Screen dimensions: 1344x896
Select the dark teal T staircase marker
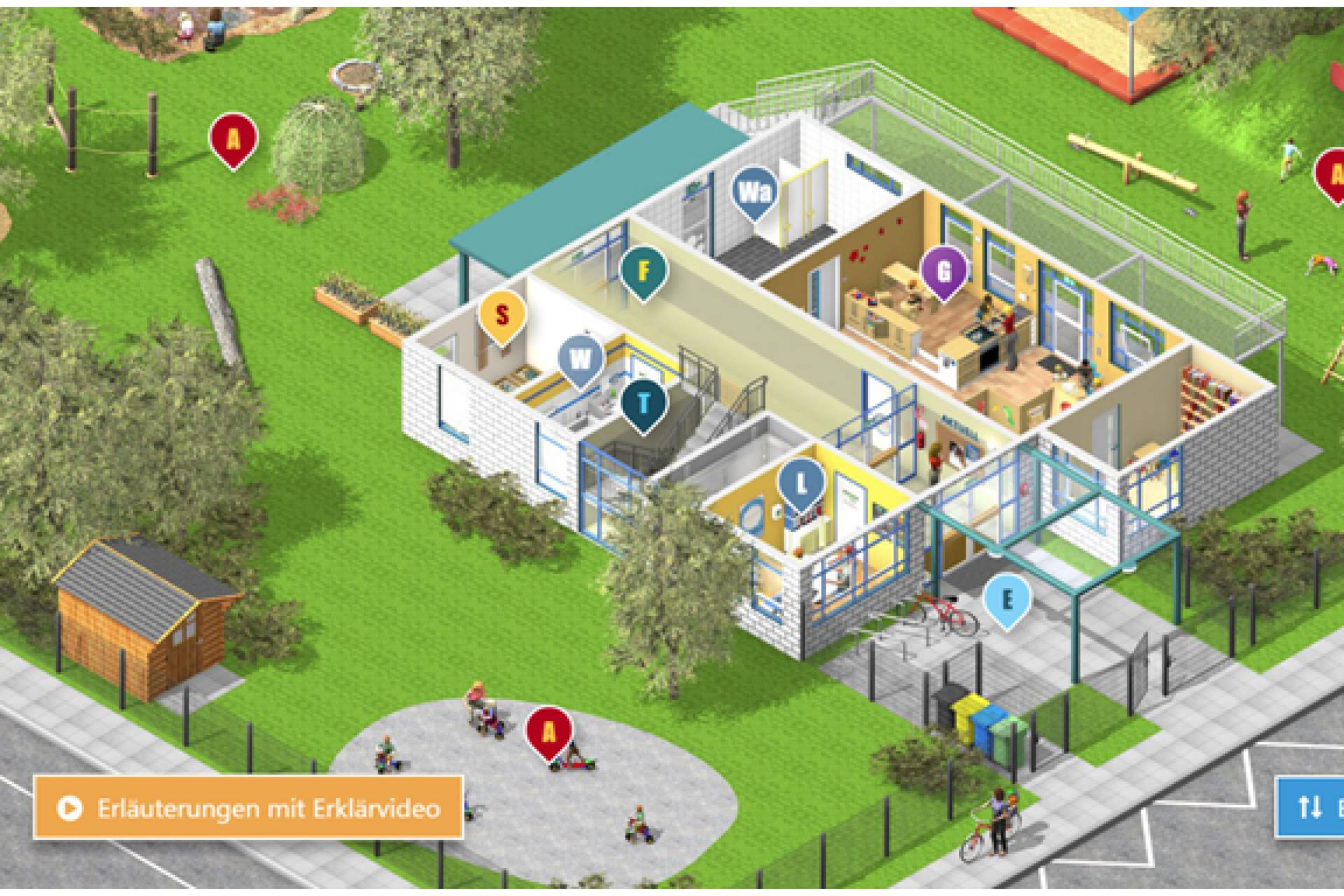click(x=644, y=404)
